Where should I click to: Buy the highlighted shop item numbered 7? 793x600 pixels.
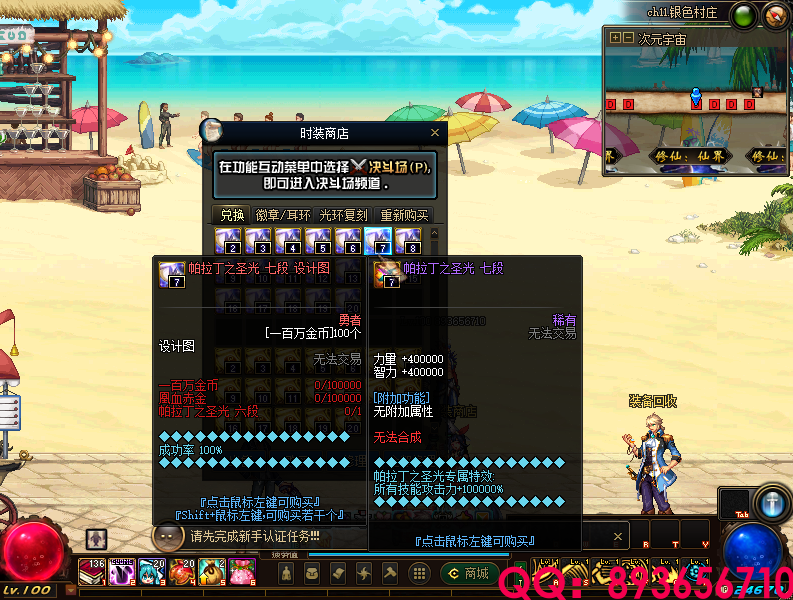(x=377, y=241)
